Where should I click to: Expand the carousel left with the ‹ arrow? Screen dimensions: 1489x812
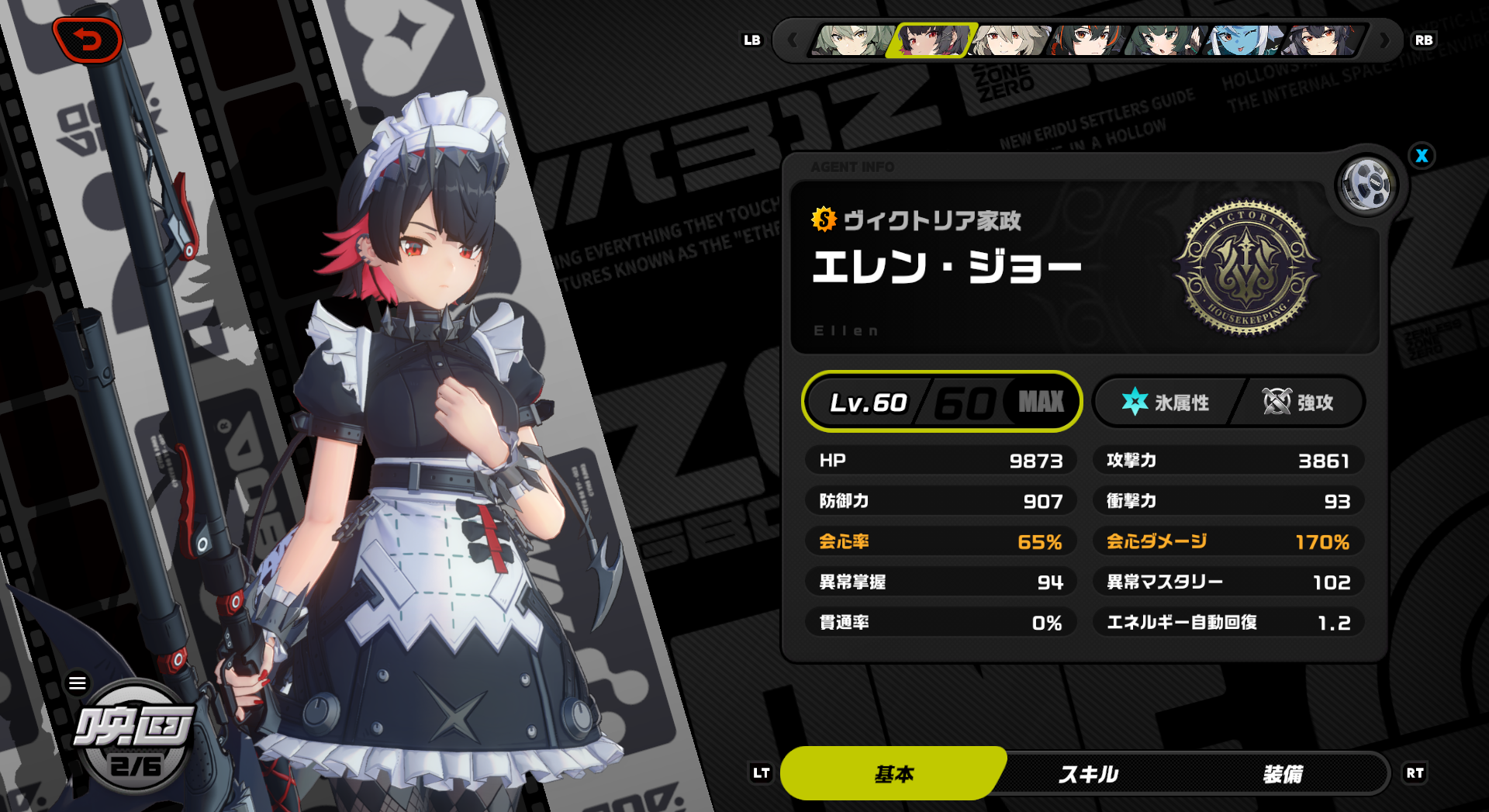click(x=793, y=41)
